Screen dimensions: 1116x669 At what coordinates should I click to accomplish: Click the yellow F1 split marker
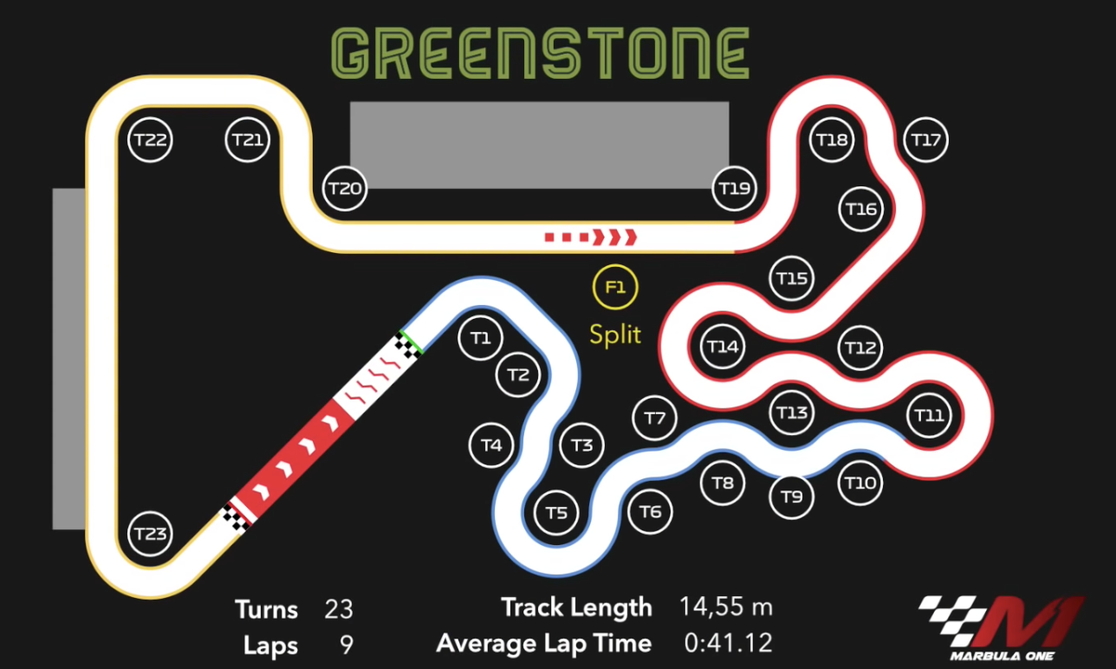(615, 289)
